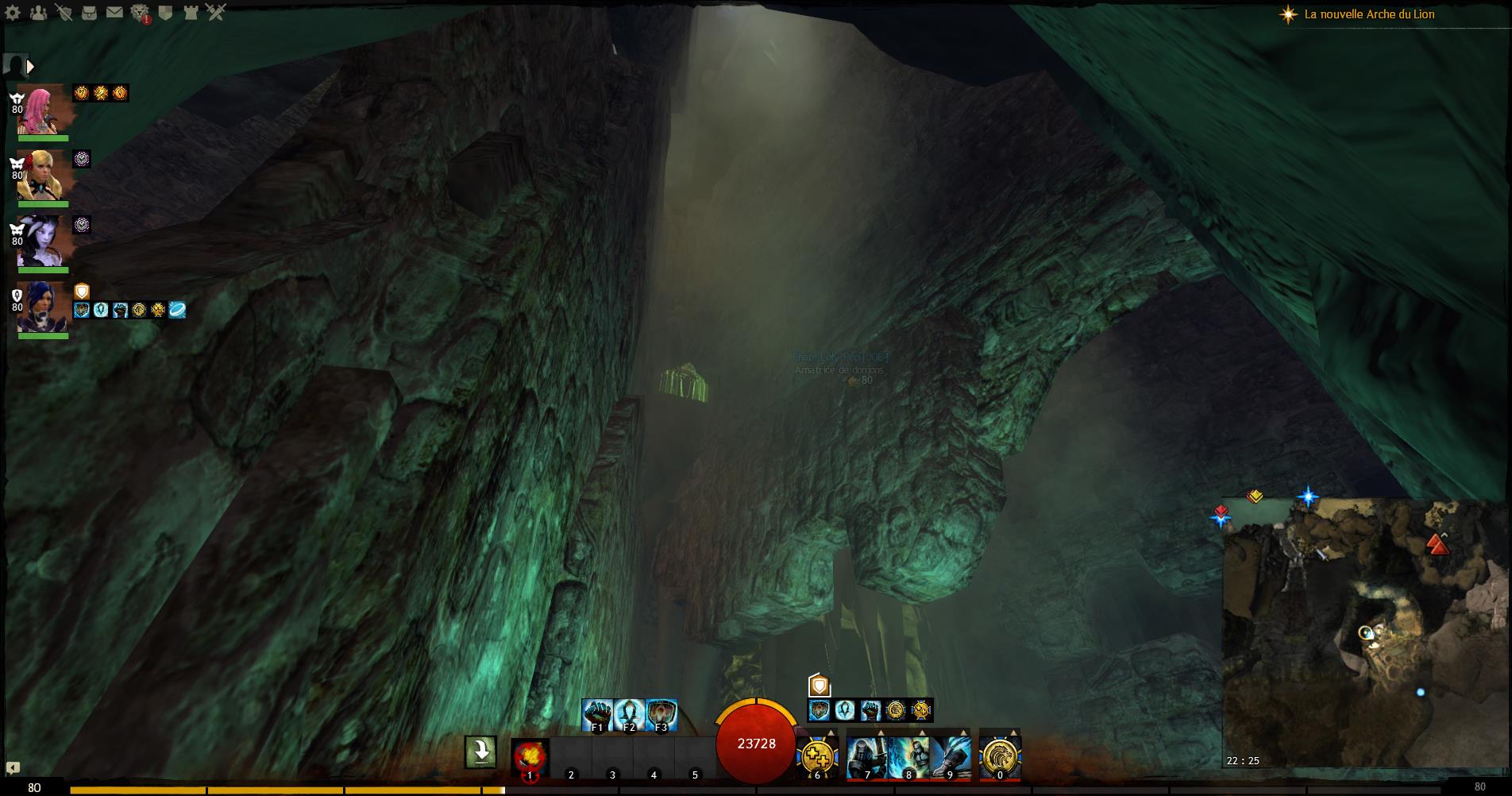
Task: Activate the F3 shield virtue skill
Action: 661,714
